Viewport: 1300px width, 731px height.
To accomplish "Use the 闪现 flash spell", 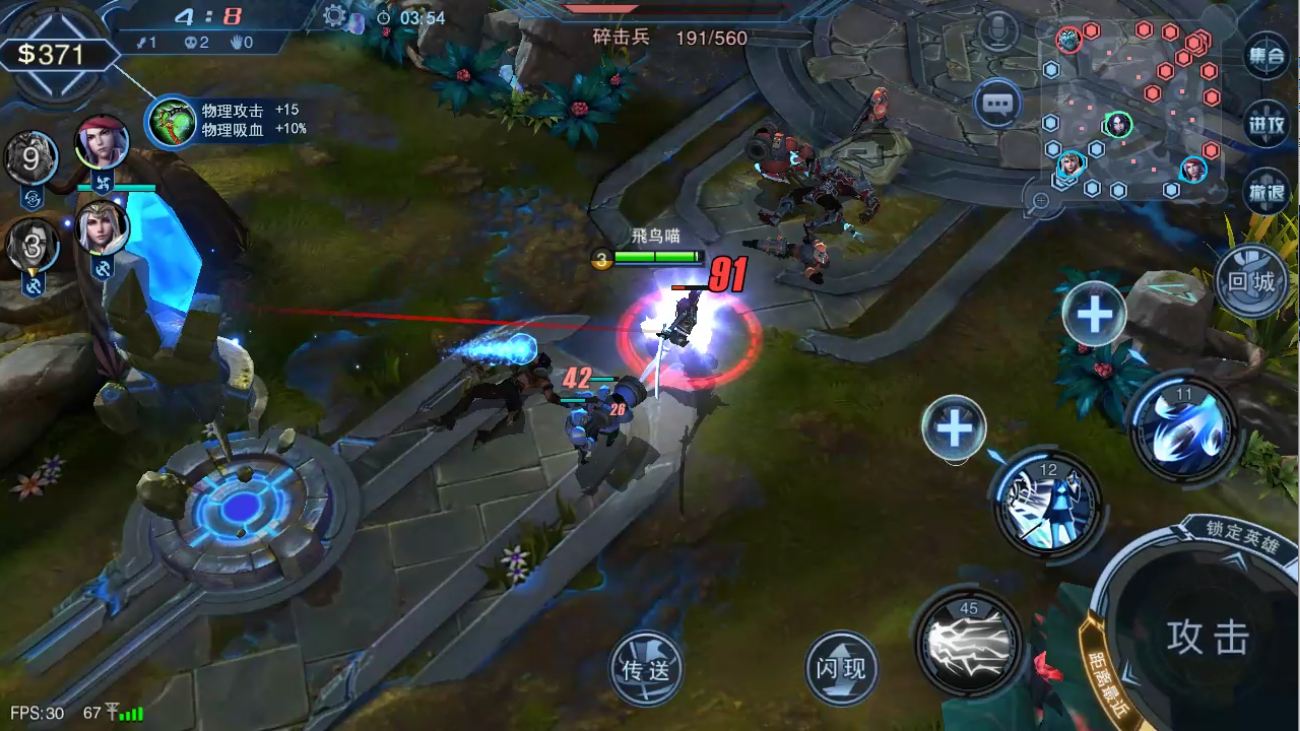I will coord(841,668).
